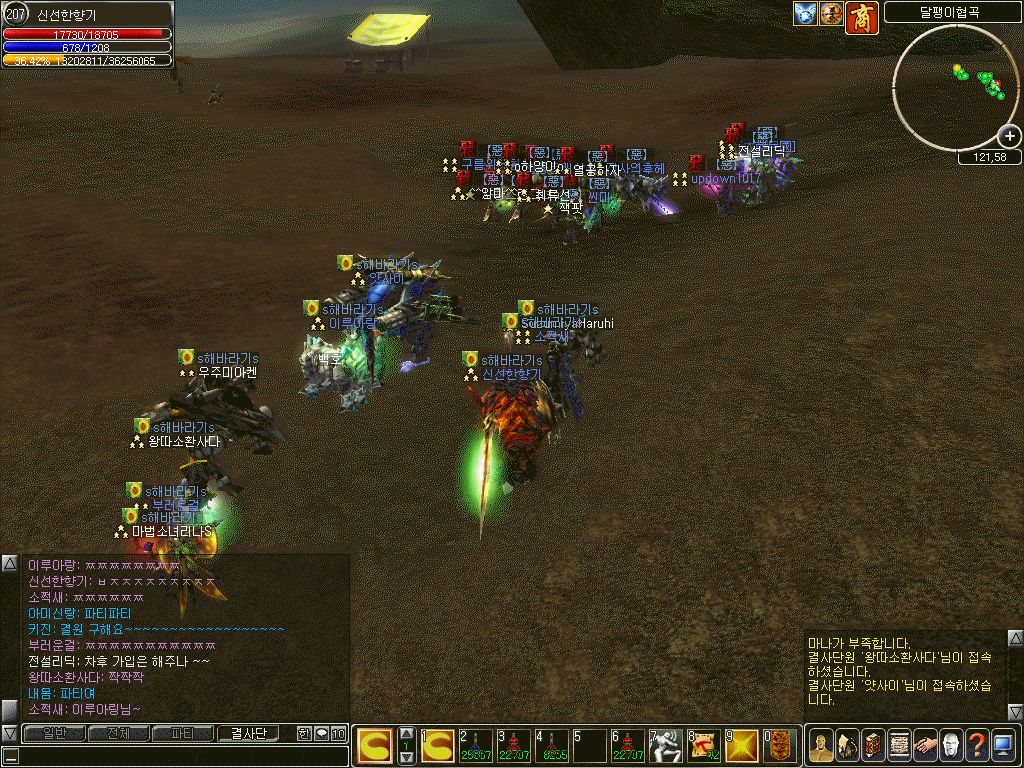Open the inventory bag icon
1024x768 pixels.
tap(846, 744)
